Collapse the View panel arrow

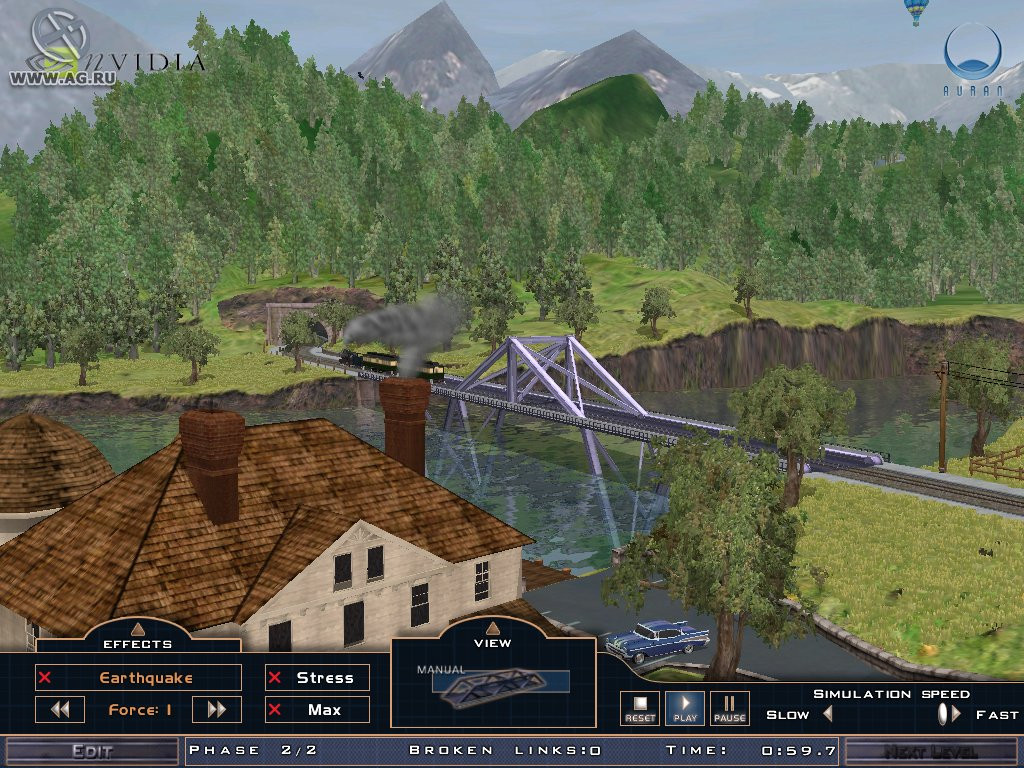pos(492,628)
